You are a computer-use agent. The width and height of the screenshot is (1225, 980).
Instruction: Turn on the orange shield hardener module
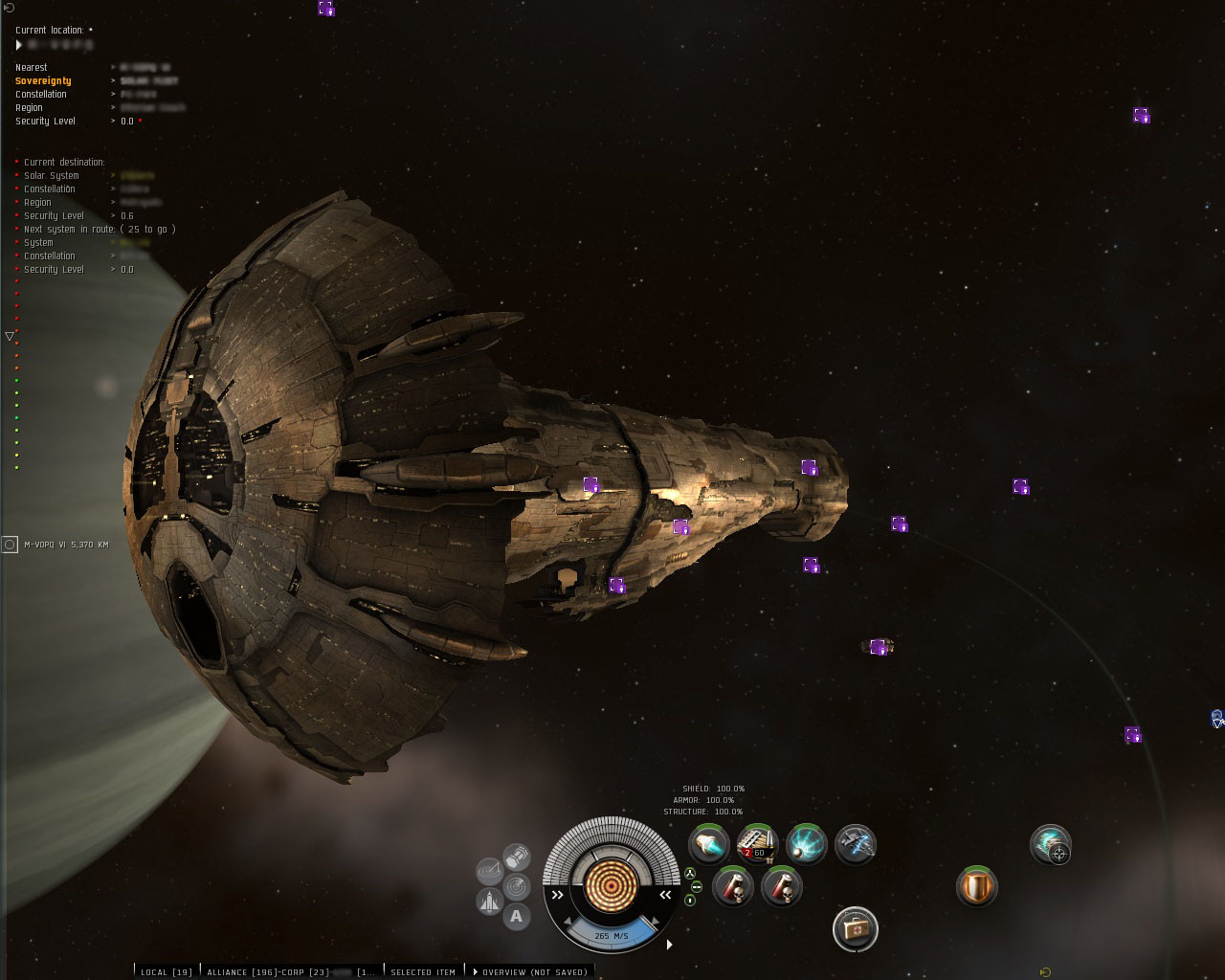coord(977,885)
